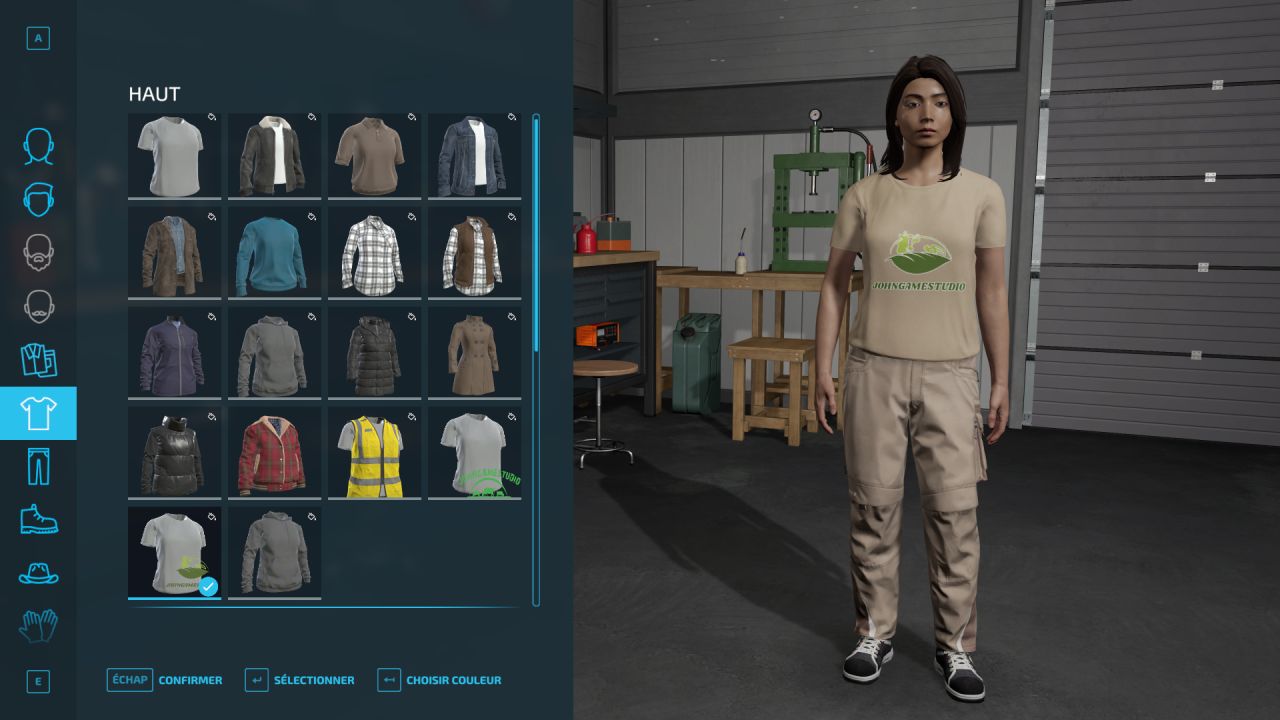The width and height of the screenshot is (1280, 720).
Task: Click the A button at top left
Action: [x=38, y=36]
